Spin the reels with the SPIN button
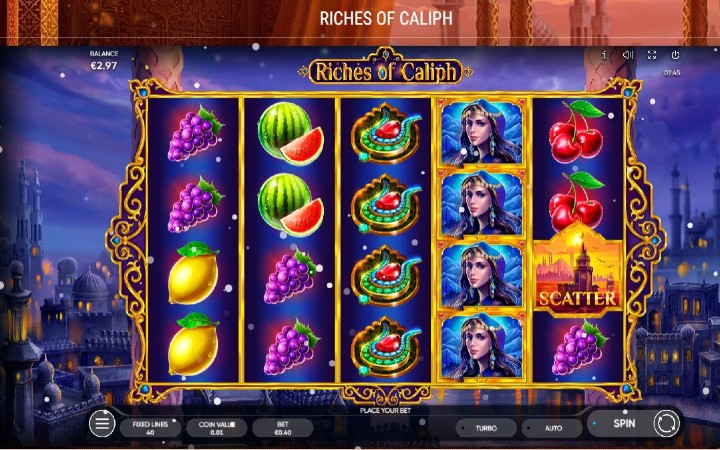 pyautogui.click(x=624, y=423)
